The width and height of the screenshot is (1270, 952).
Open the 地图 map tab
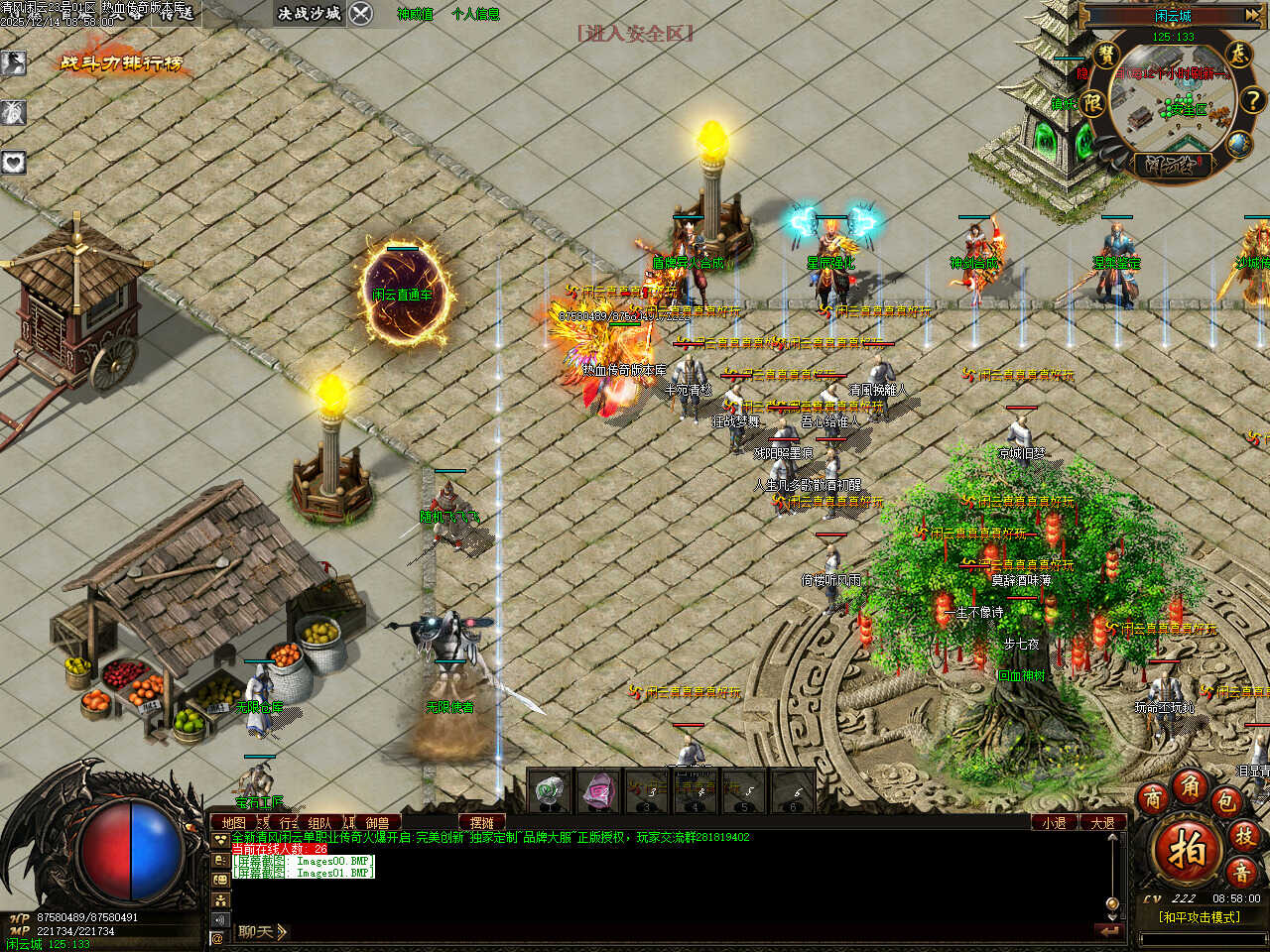click(233, 822)
